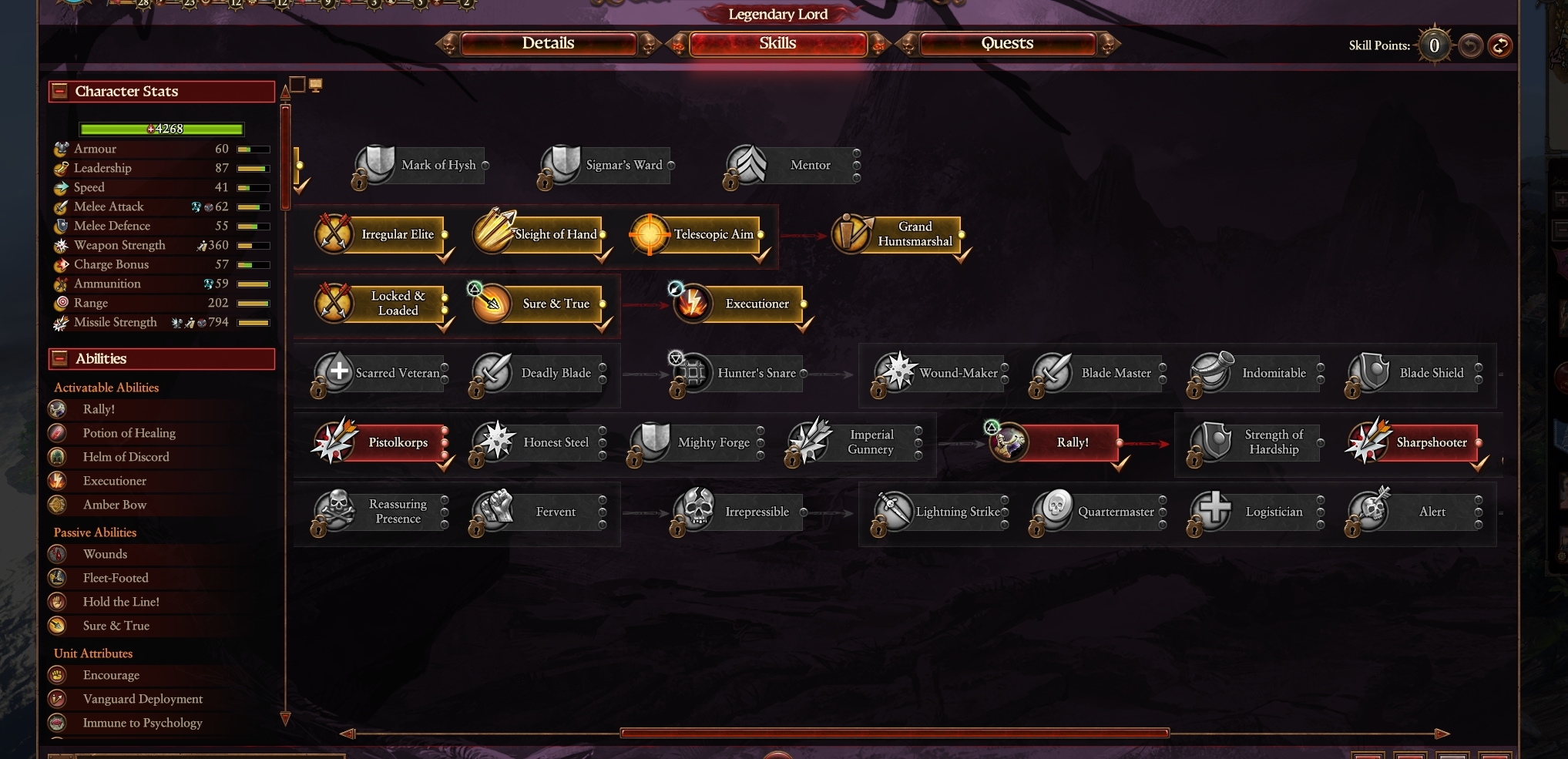The image size is (1568, 759).
Task: Click the green health bar showing 4268
Action: 160,129
